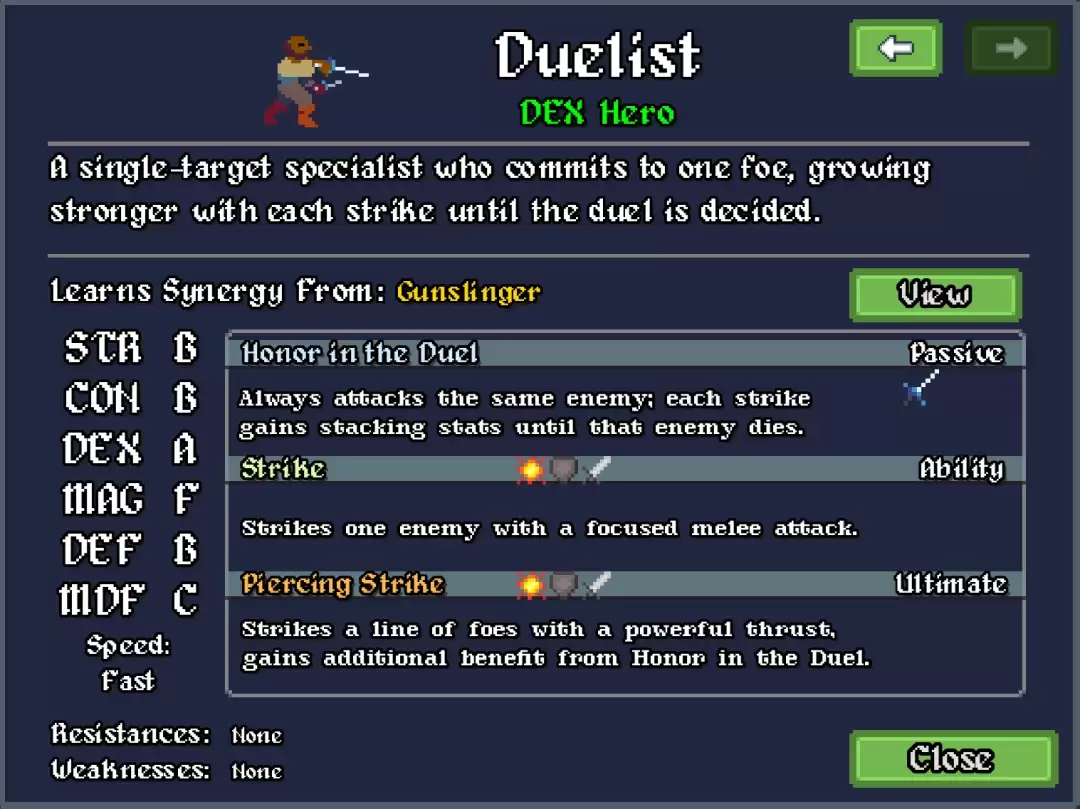Click the Gunslinger synergy name
The width and height of the screenshot is (1080, 809).
point(468,292)
